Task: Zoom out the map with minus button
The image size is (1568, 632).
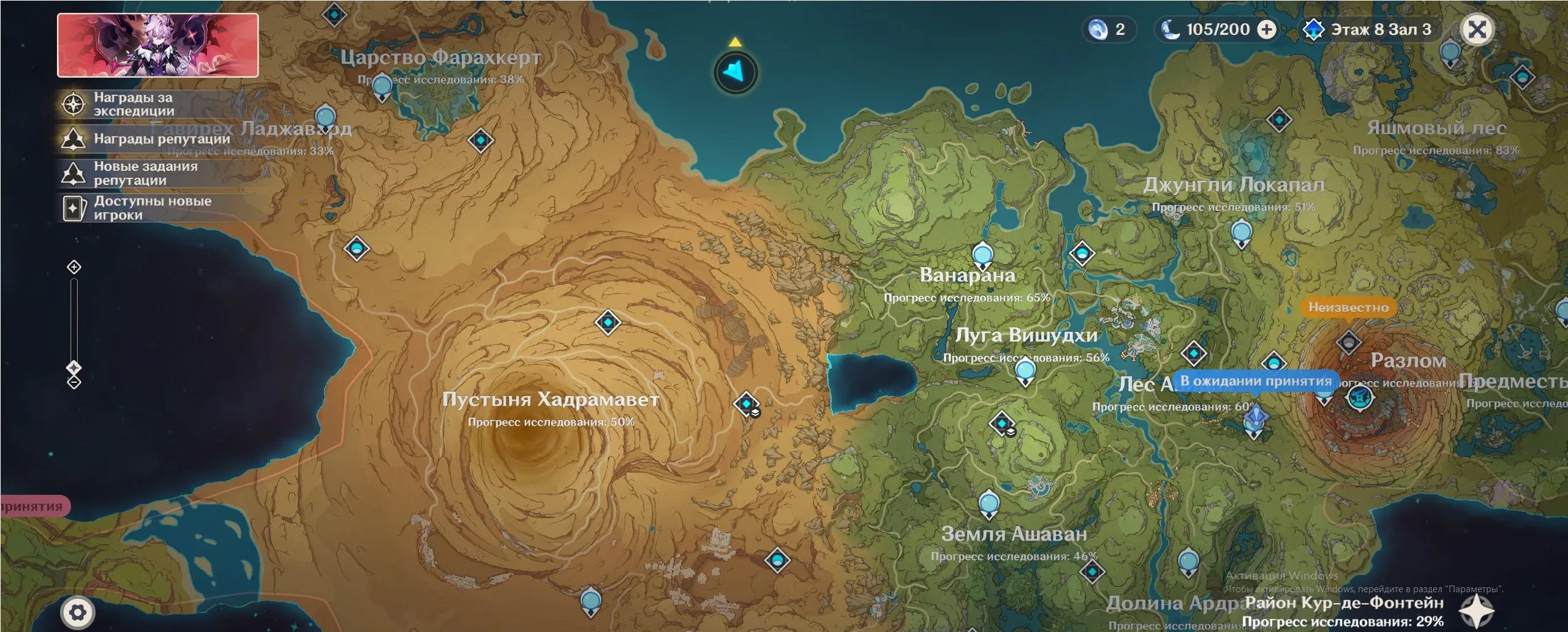Action: [x=74, y=383]
